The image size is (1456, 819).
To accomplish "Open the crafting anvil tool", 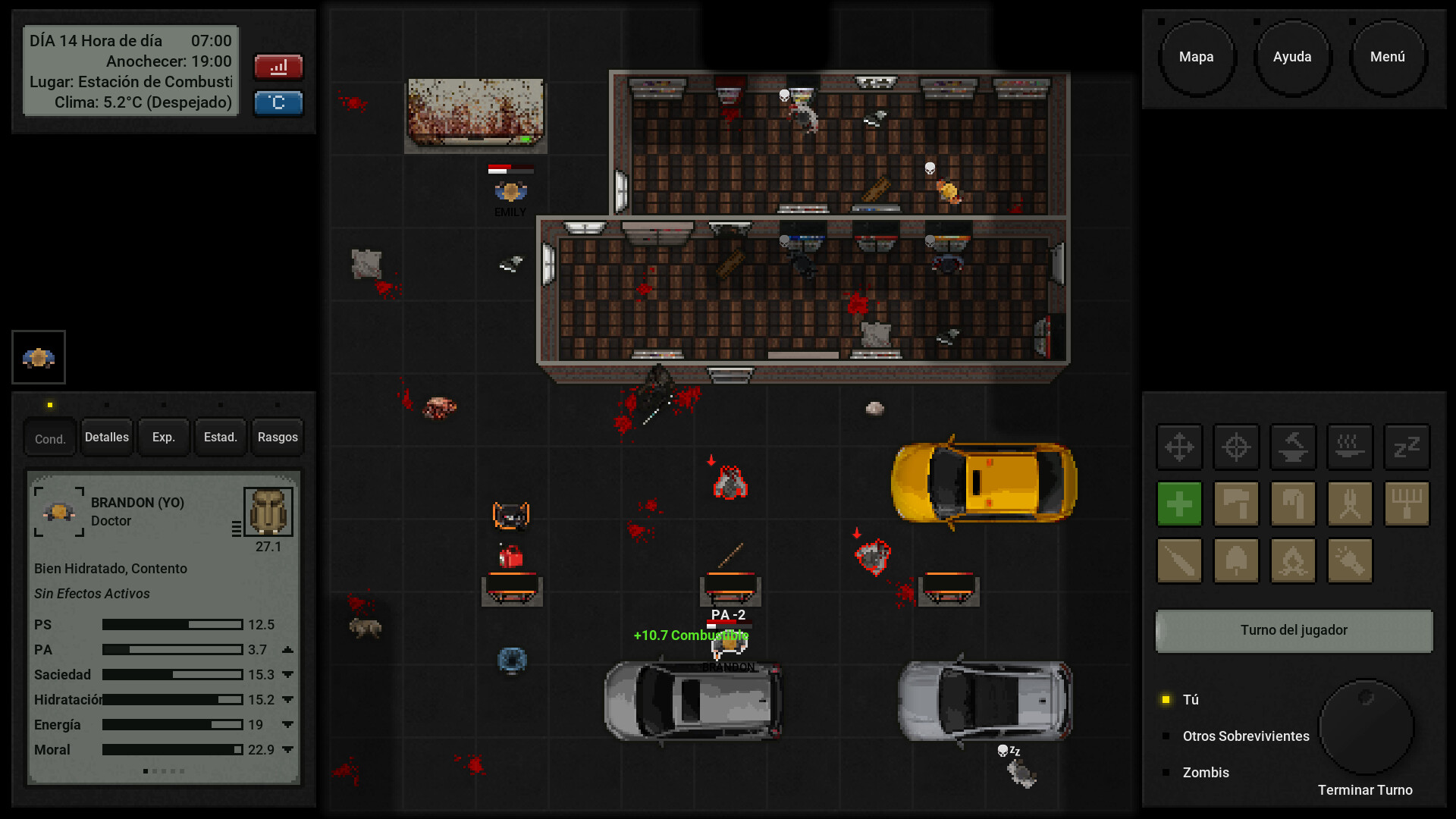I will pos(1293,447).
